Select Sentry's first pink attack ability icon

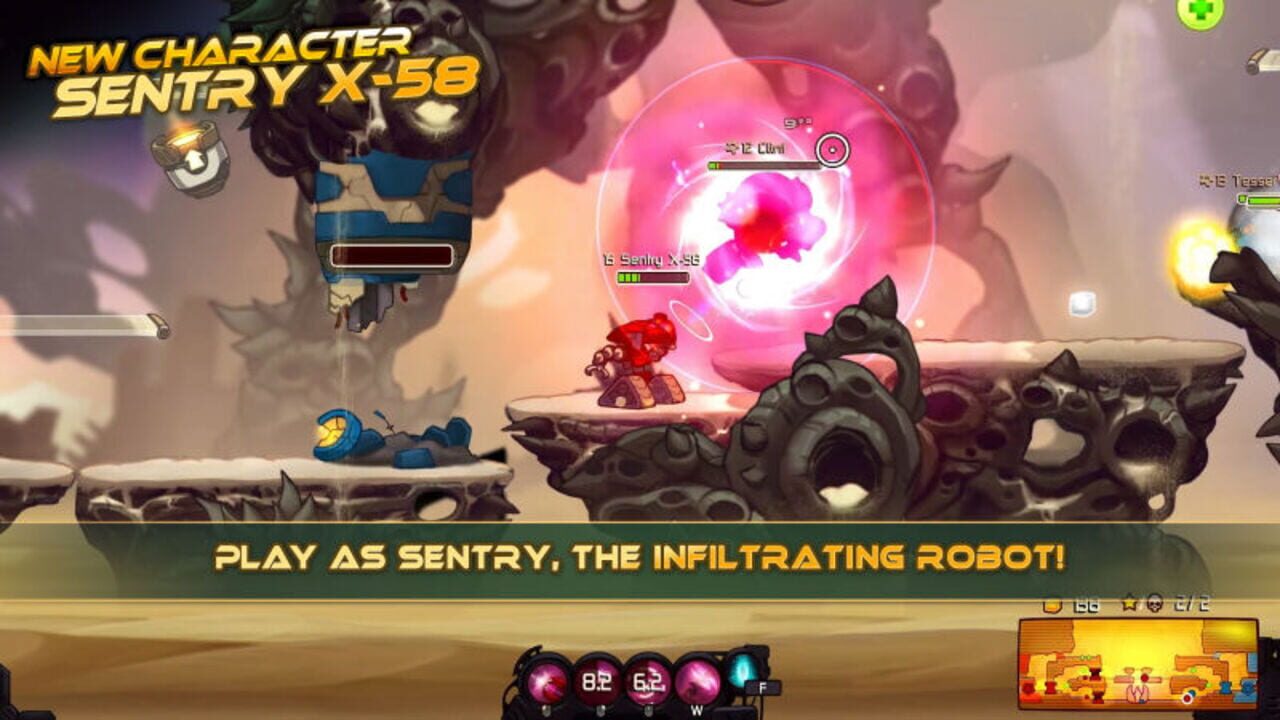coord(547,680)
